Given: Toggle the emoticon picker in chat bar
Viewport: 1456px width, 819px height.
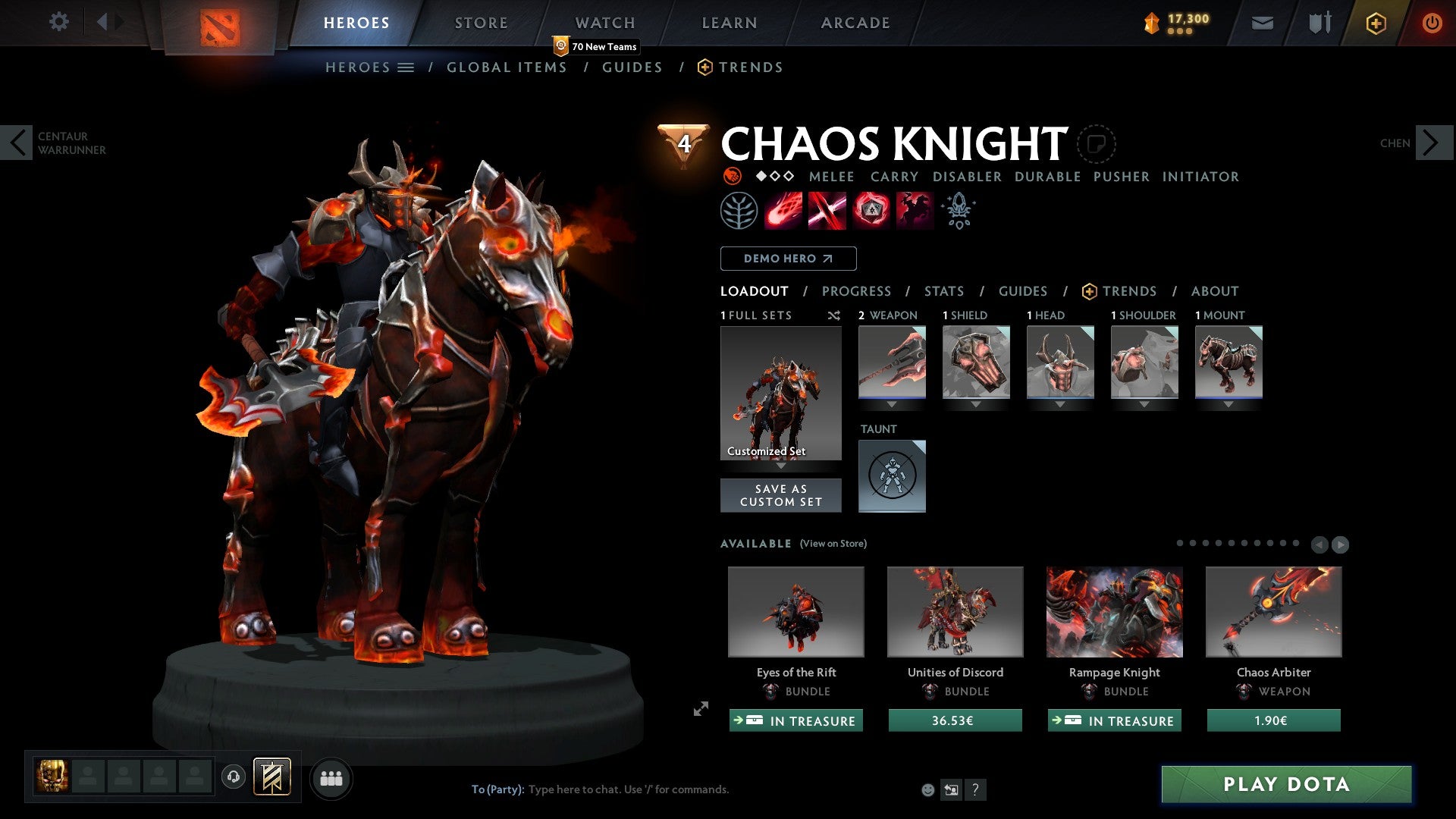Looking at the screenshot, I should [x=927, y=789].
